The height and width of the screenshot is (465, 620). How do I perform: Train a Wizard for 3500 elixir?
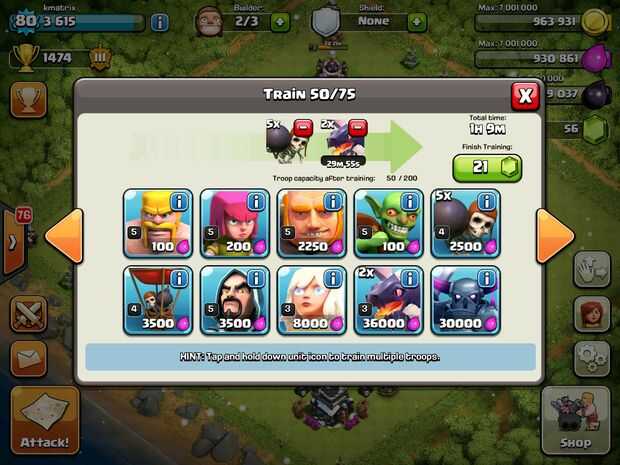tap(234, 299)
